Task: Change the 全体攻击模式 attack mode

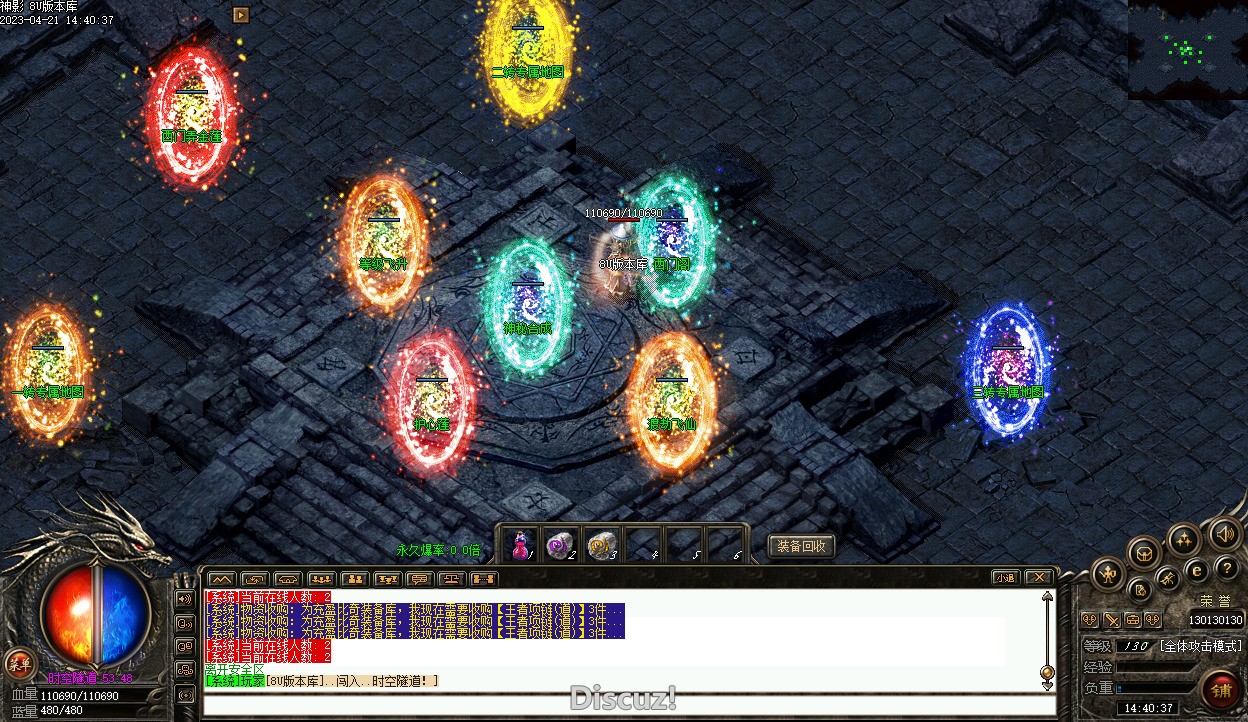Action: pos(1200,647)
